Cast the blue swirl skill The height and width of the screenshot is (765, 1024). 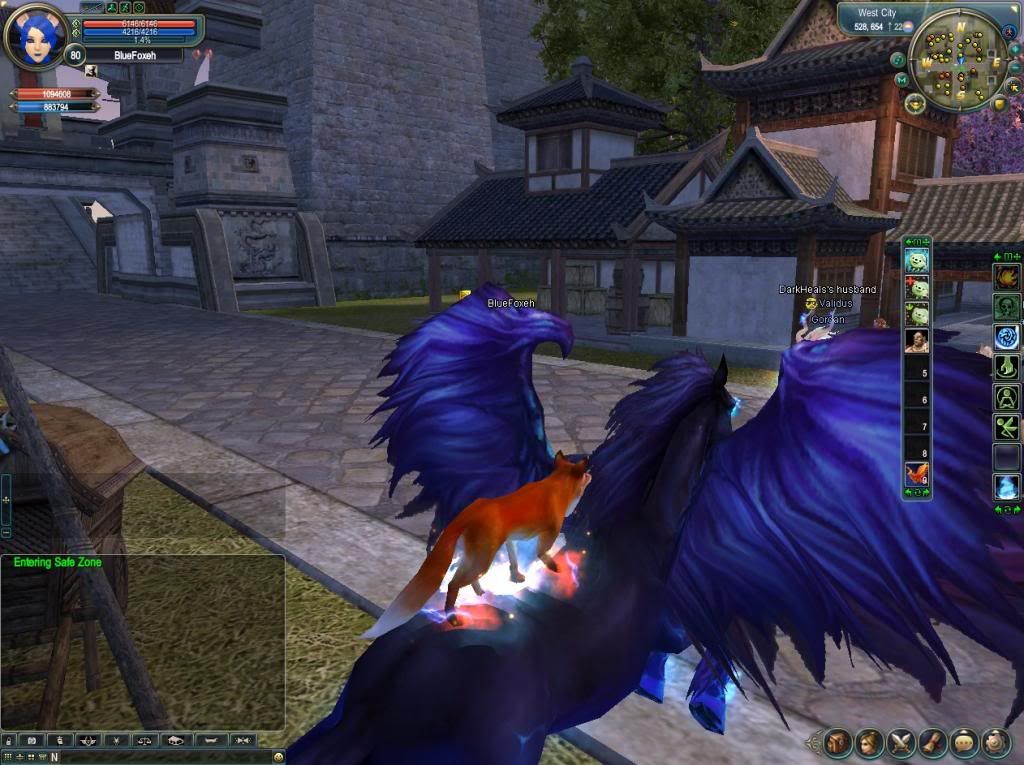coord(1006,337)
